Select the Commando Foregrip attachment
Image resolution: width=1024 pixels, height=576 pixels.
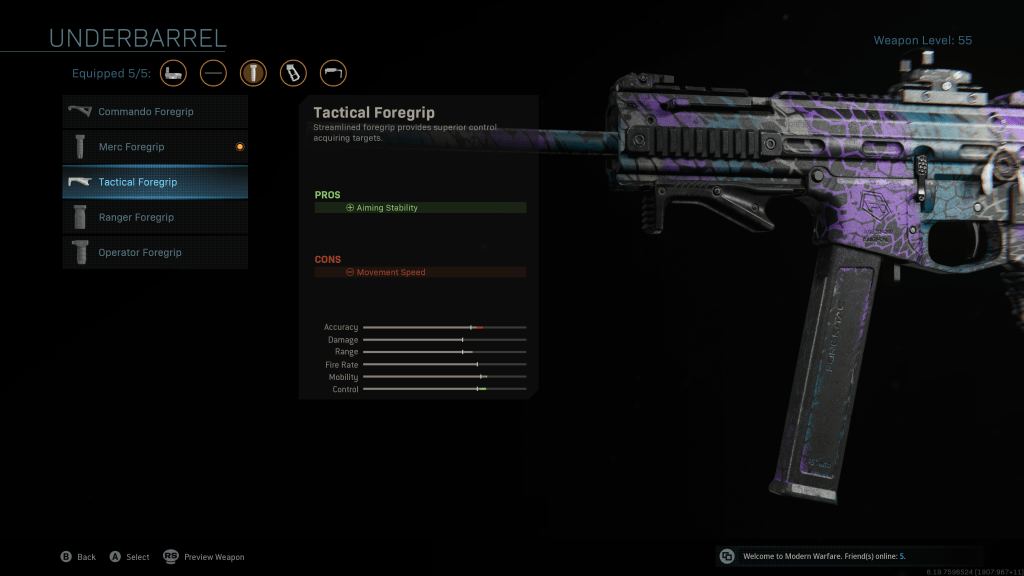155,112
